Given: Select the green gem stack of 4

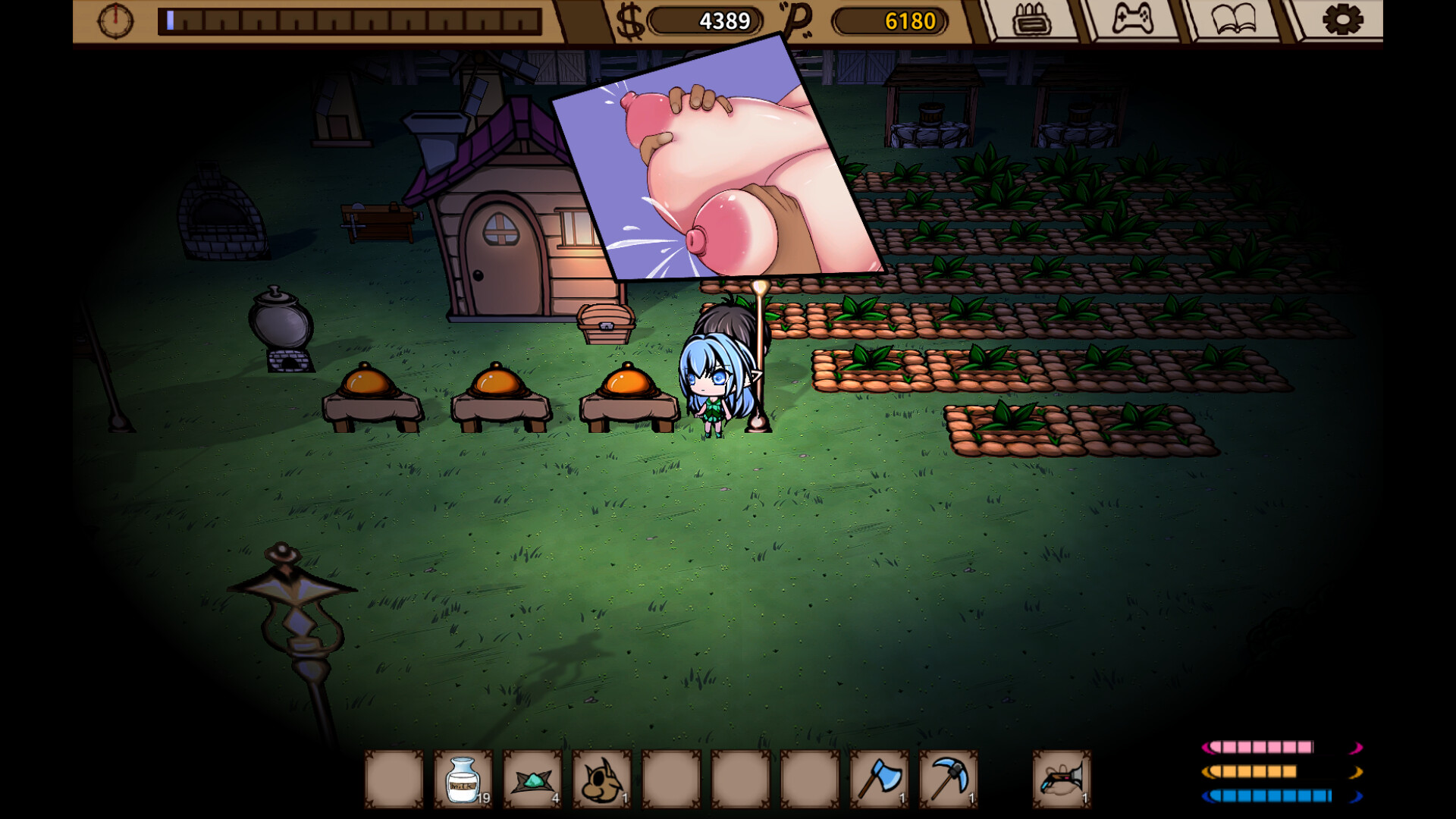Looking at the screenshot, I should [x=531, y=780].
